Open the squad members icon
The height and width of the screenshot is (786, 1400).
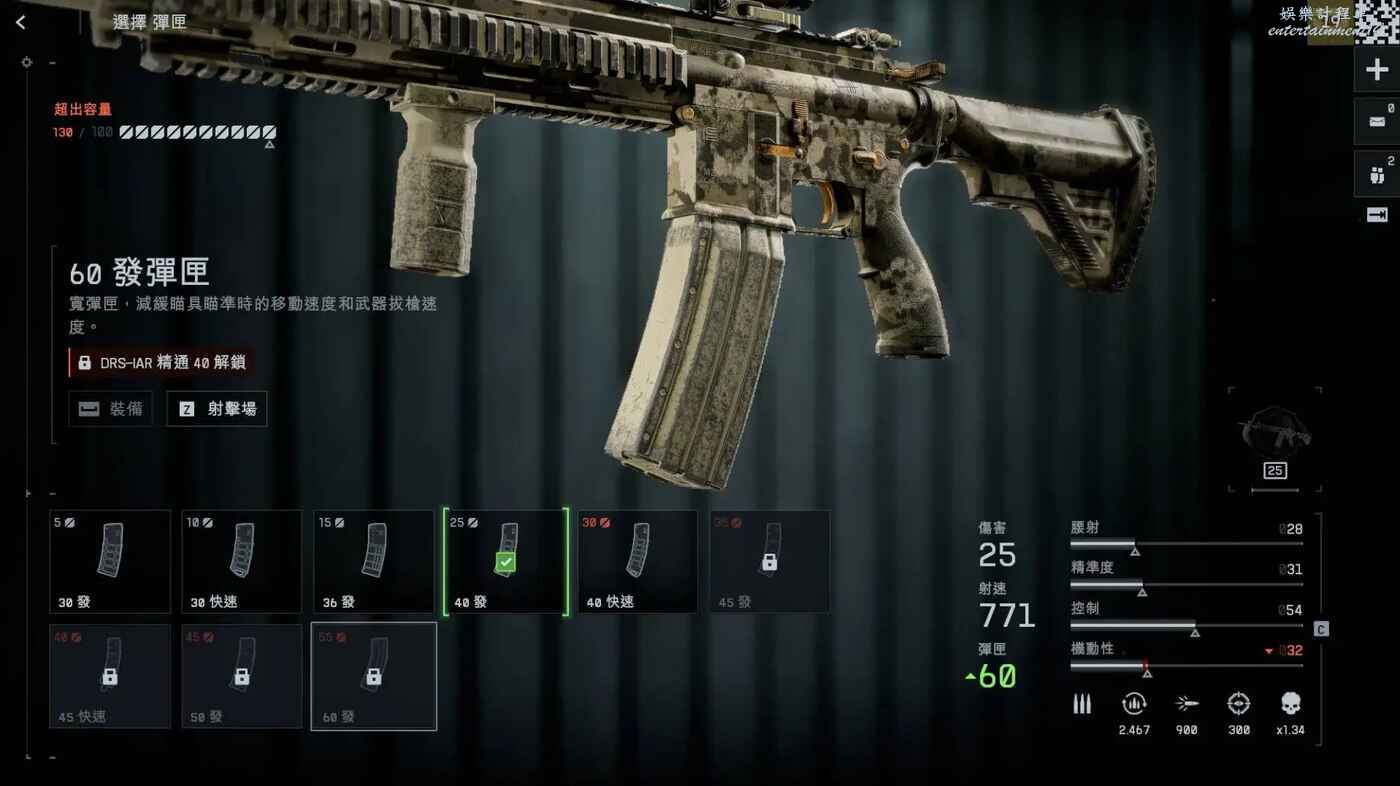pos(1376,175)
